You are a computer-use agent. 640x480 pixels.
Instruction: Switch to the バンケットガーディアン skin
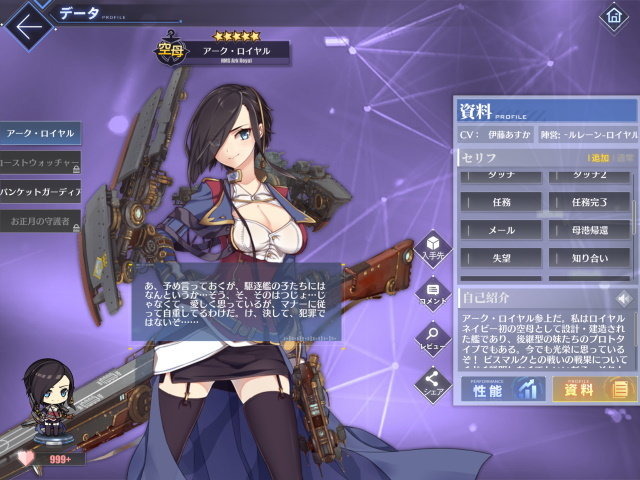coord(40,190)
